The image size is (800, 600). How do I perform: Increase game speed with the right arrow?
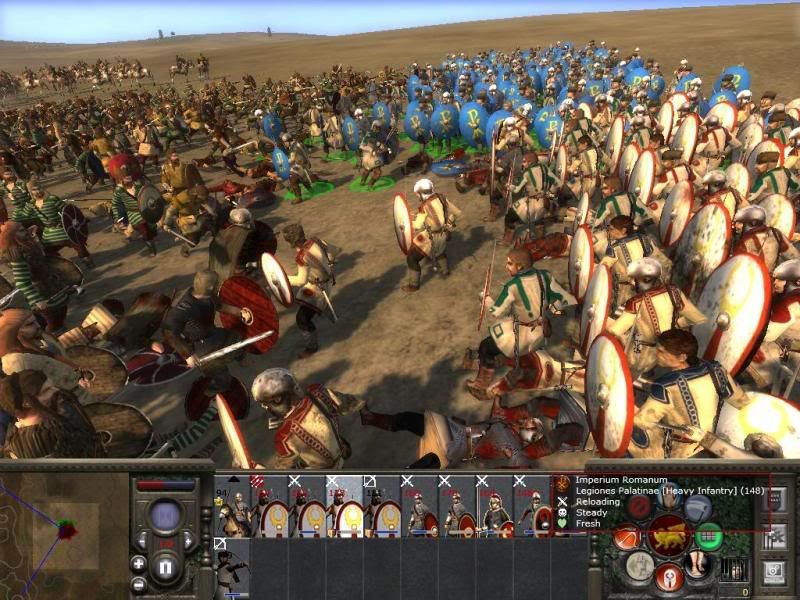(x=186, y=541)
